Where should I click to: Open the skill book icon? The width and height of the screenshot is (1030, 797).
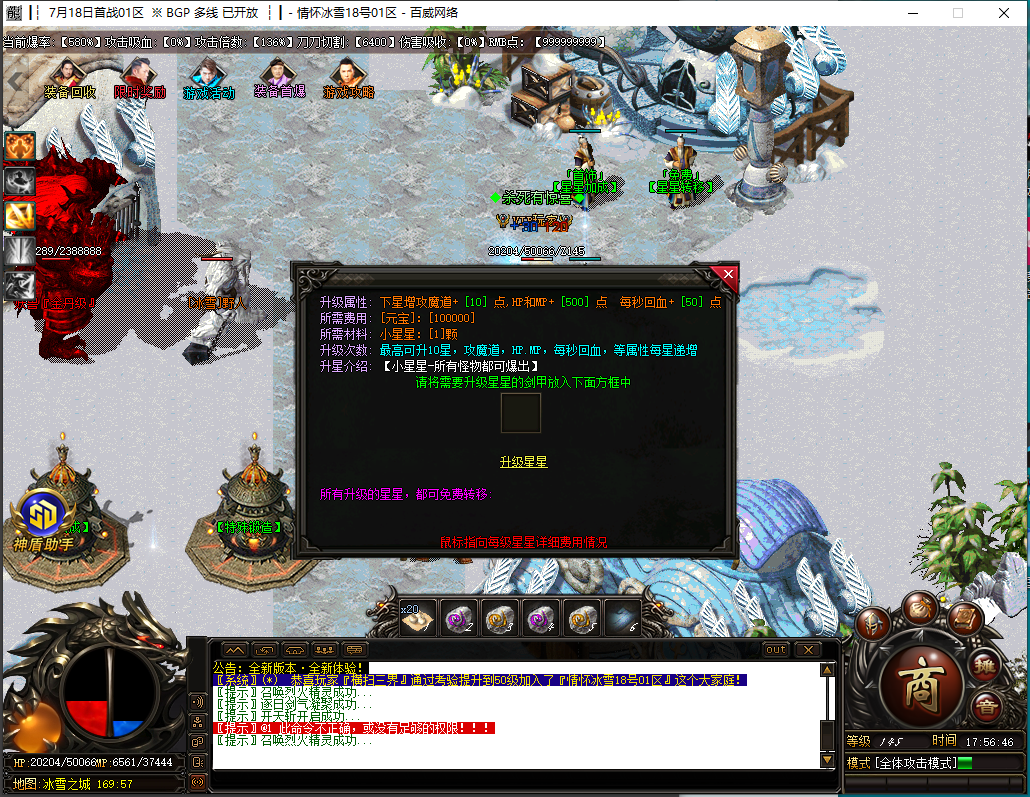click(x=965, y=619)
